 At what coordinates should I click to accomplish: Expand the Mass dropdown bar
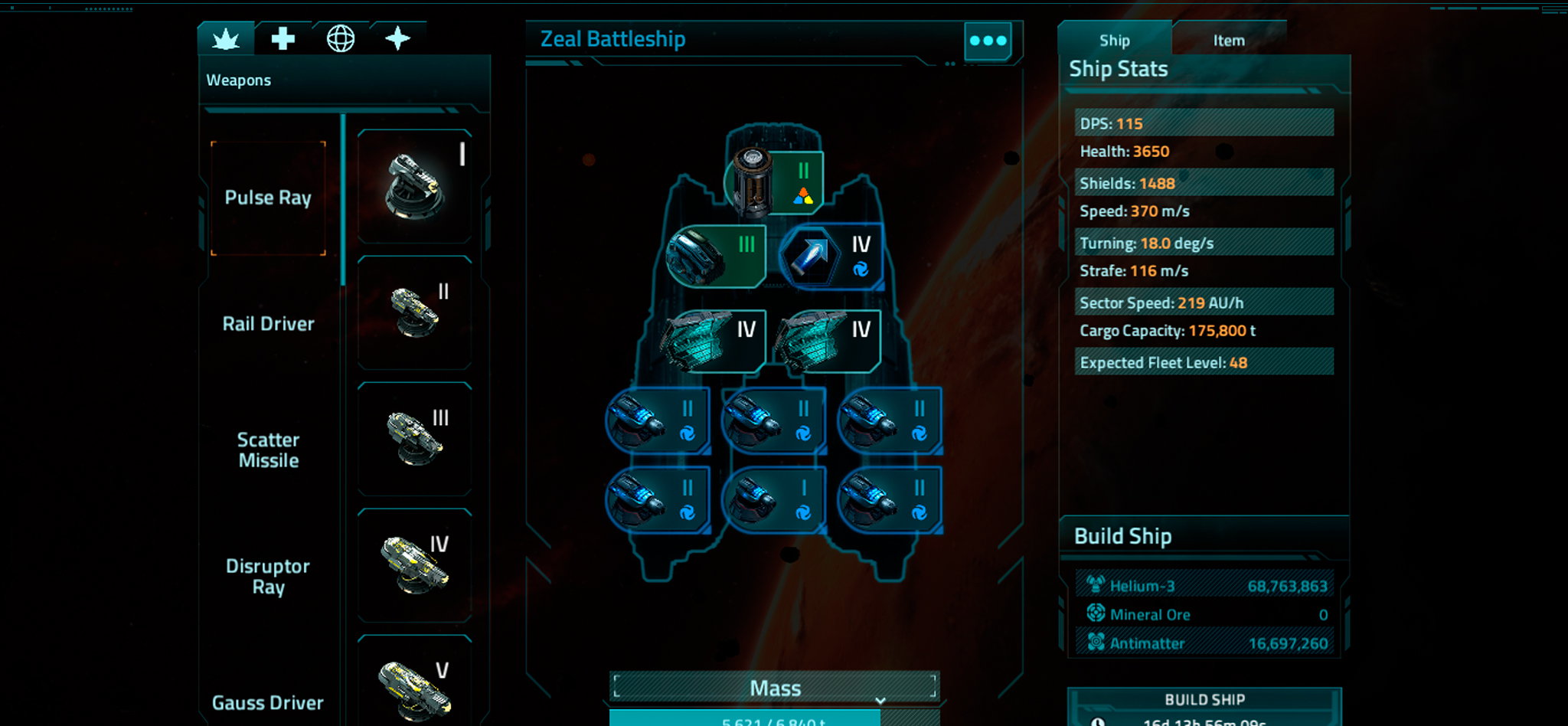[775, 688]
